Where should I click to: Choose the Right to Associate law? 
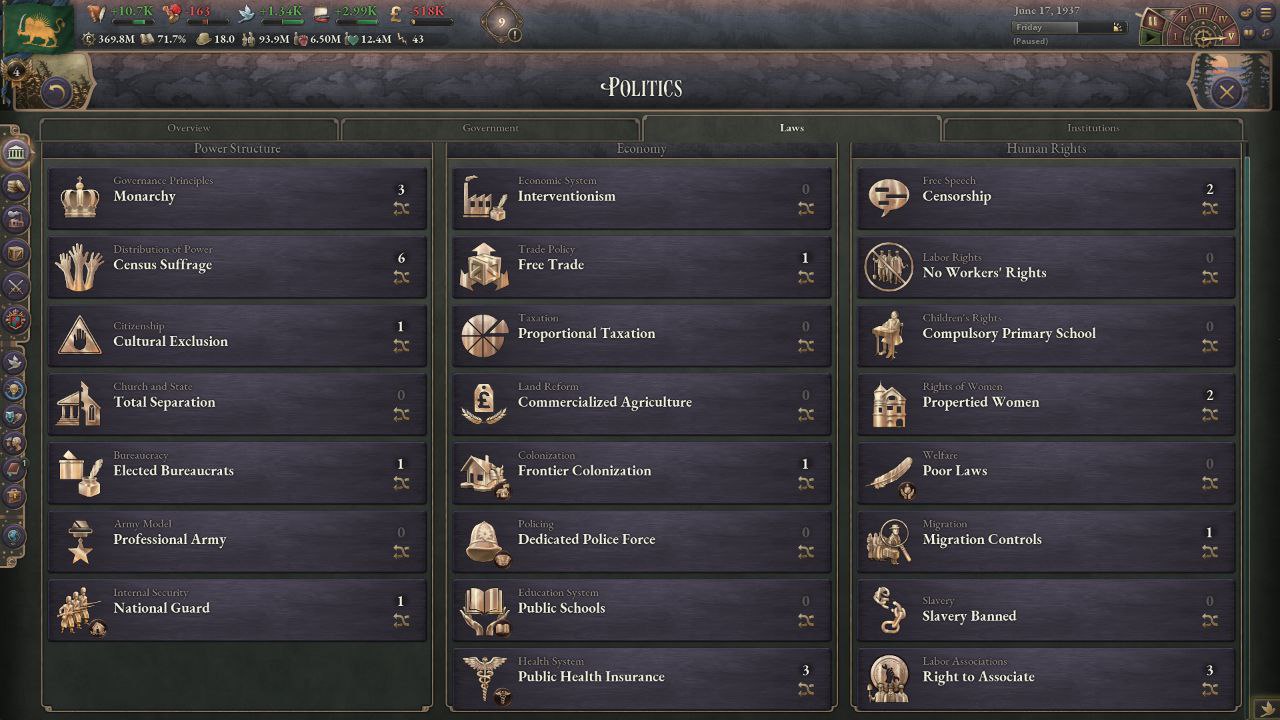point(1046,678)
